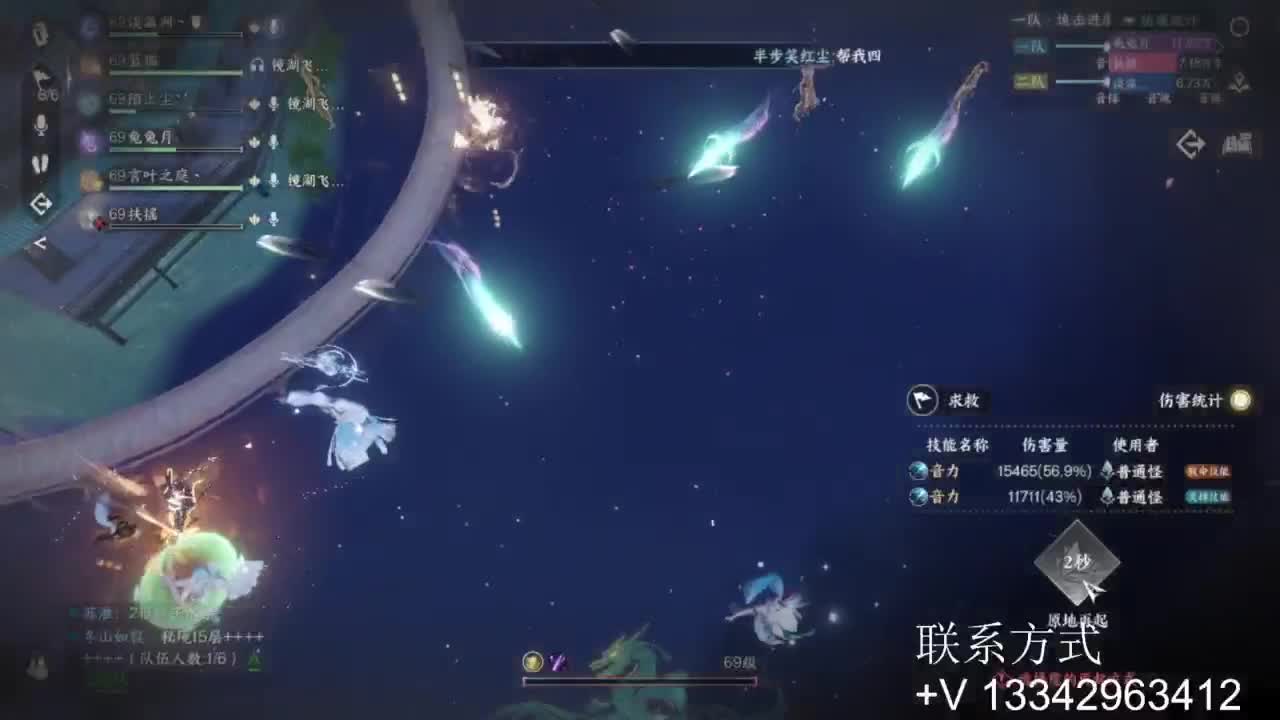Open 伤害统计 coin icon on right panel
The width and height of the screenshot is (1280, 720).
[x=1238, y=400]
